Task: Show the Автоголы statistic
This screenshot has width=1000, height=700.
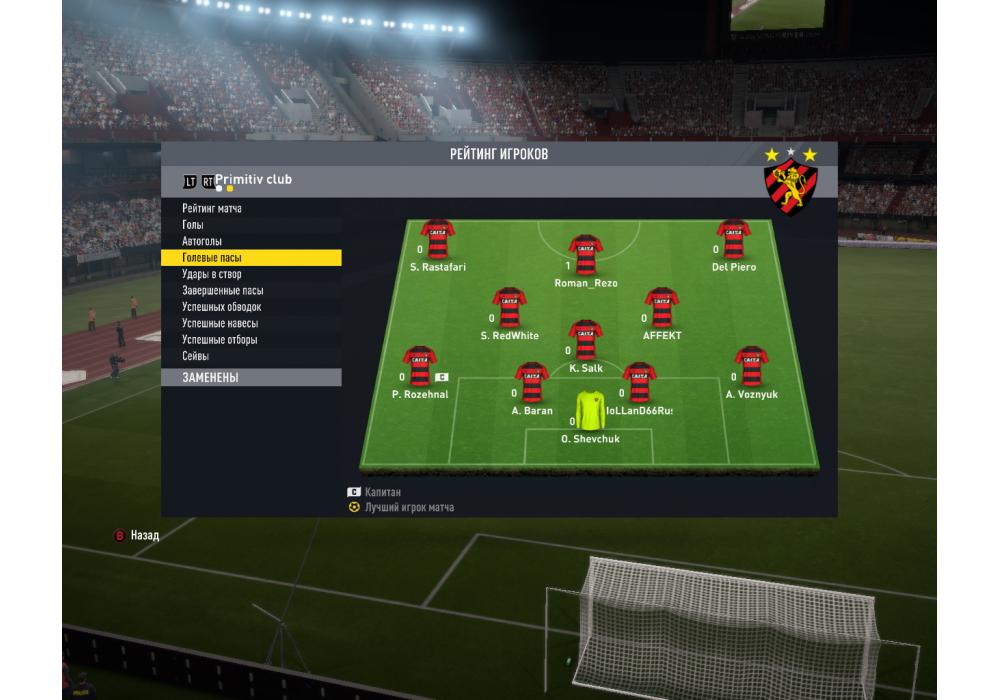Action: (x=202, y=242)
